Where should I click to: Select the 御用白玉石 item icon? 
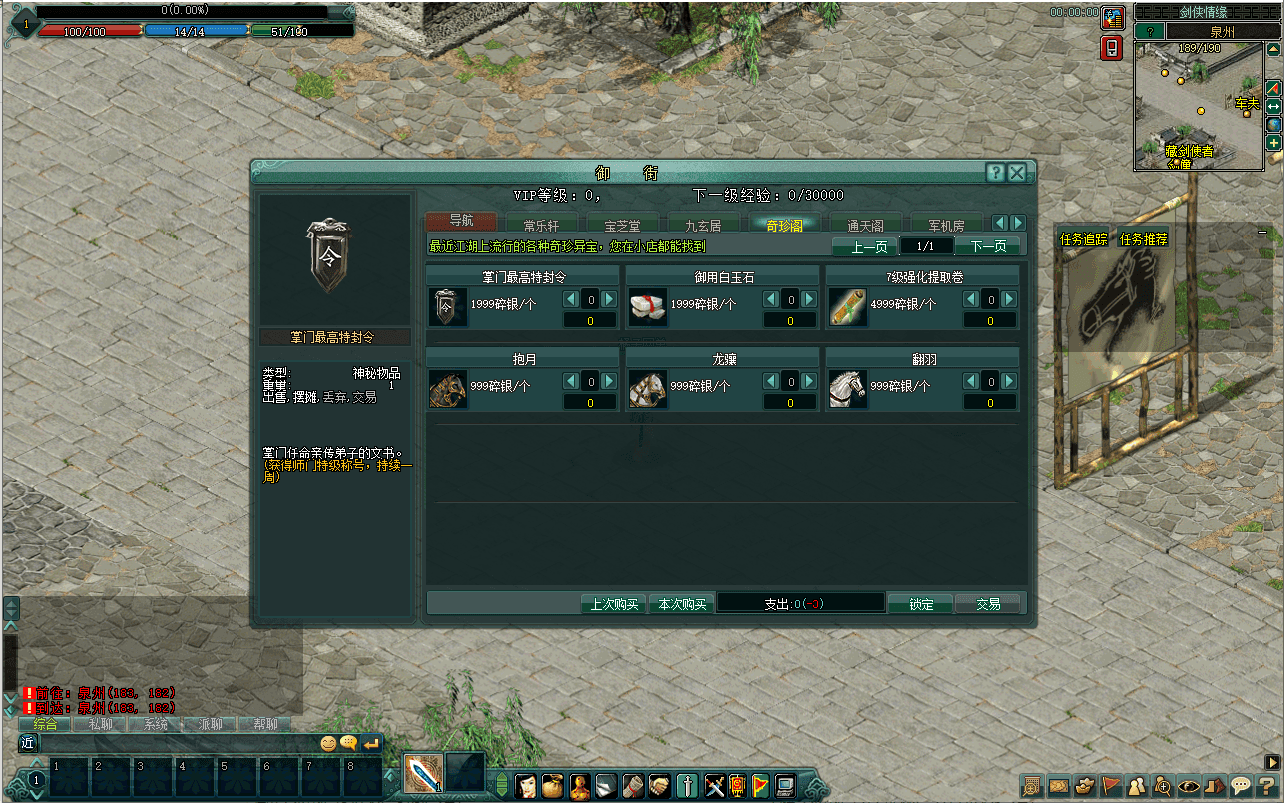[x=647, y=307]
